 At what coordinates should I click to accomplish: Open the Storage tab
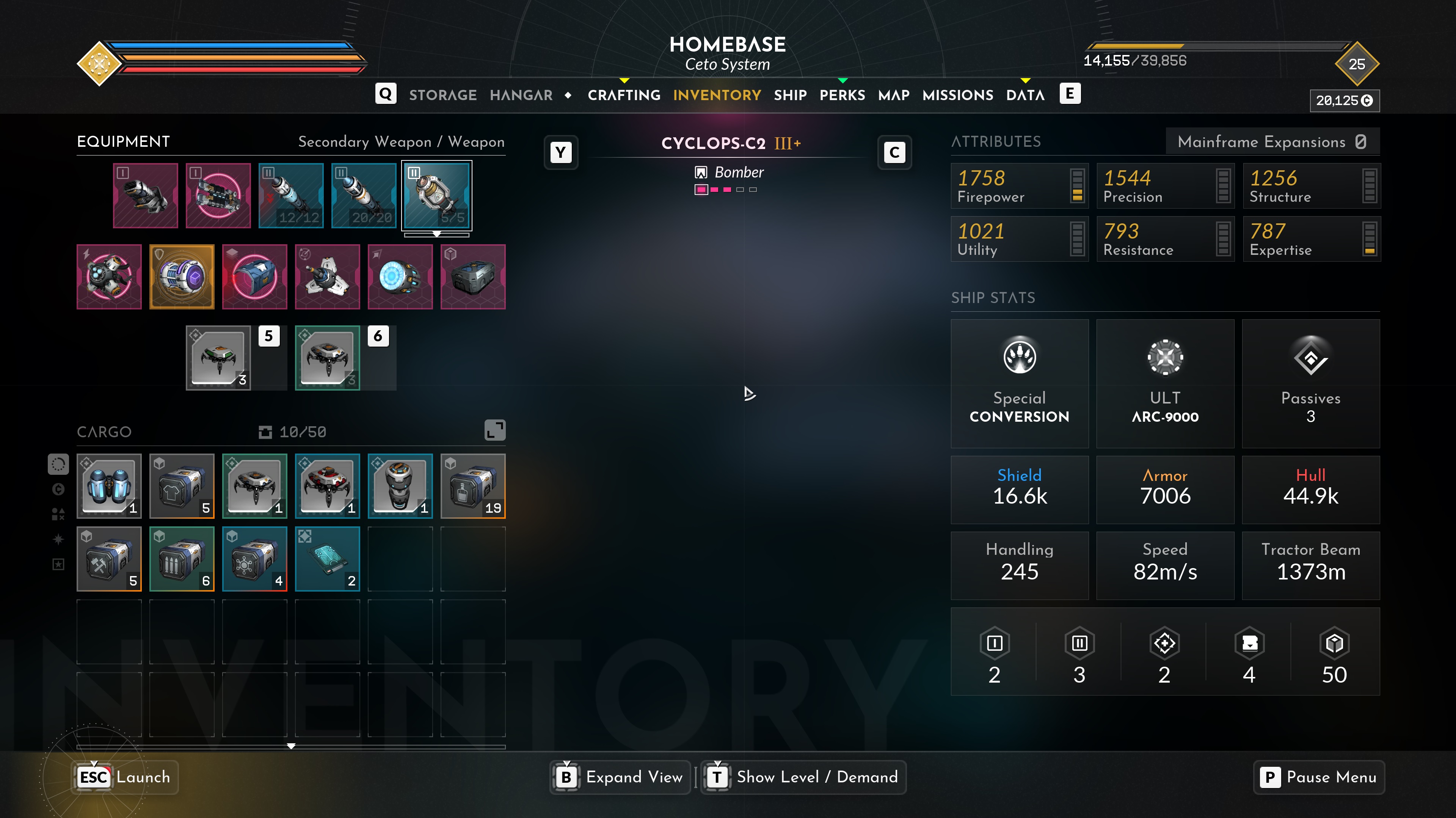click(442, 95)
